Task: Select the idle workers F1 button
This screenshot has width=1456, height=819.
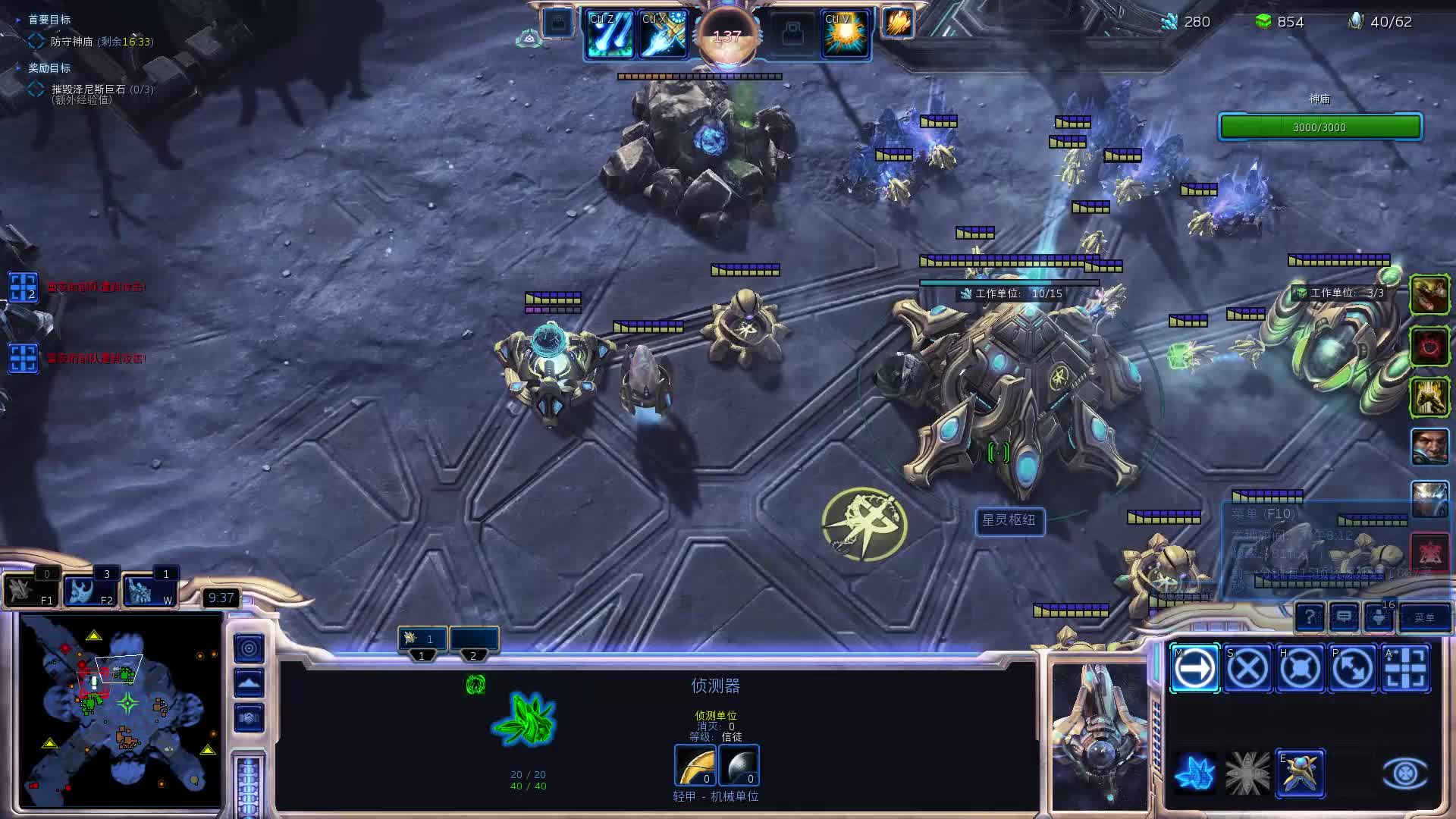Action: pyautogui.click(x=31, y=590)
